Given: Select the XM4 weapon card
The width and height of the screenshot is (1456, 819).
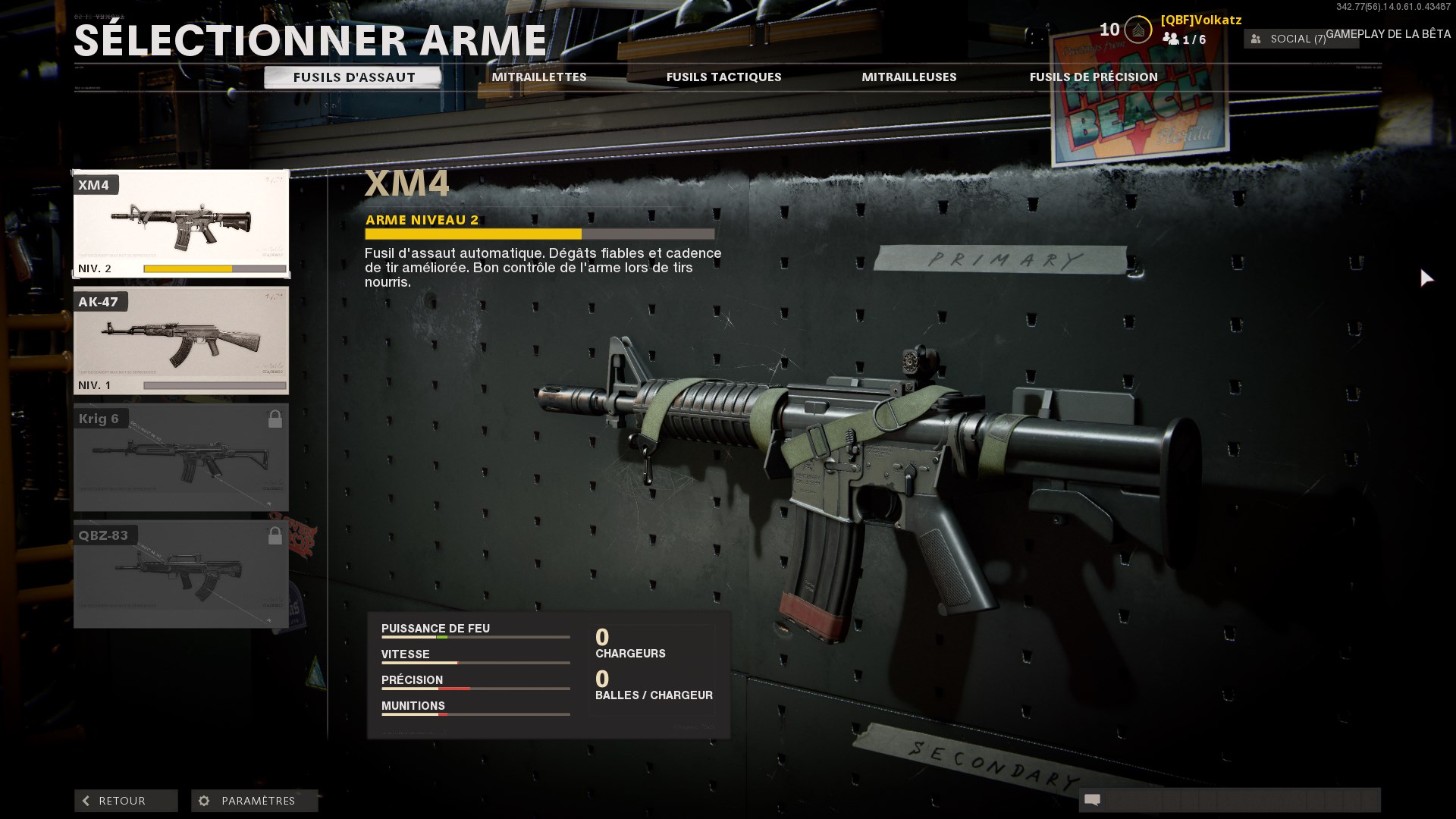Looking at the screenshot, I should tap(180, 224).
